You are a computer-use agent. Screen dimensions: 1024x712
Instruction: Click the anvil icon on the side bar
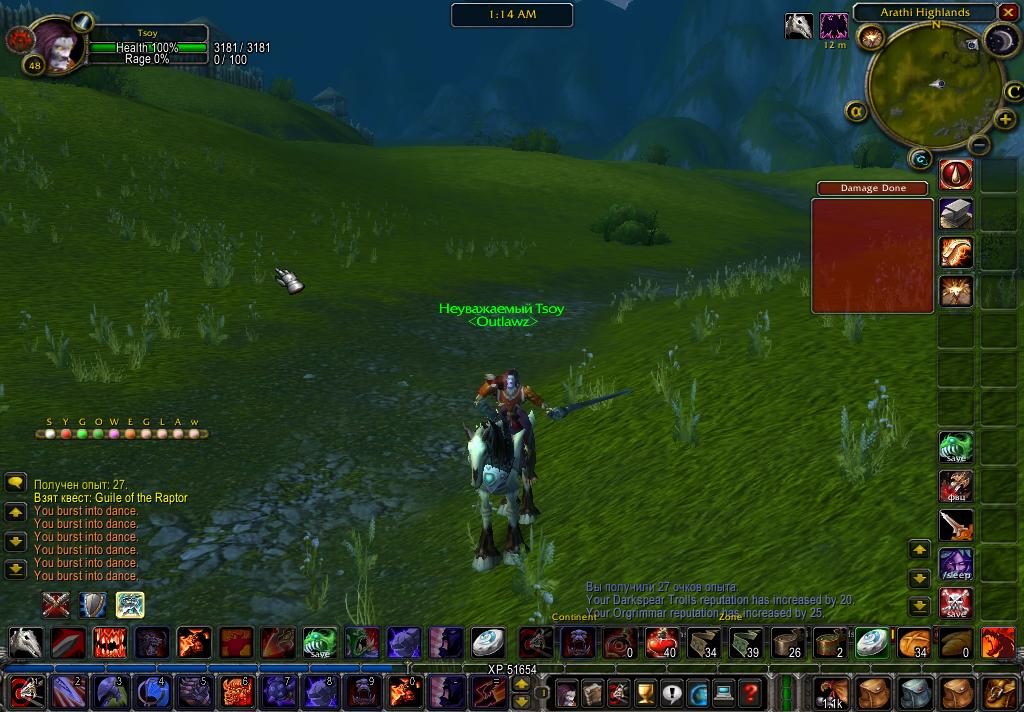(956, 214)
